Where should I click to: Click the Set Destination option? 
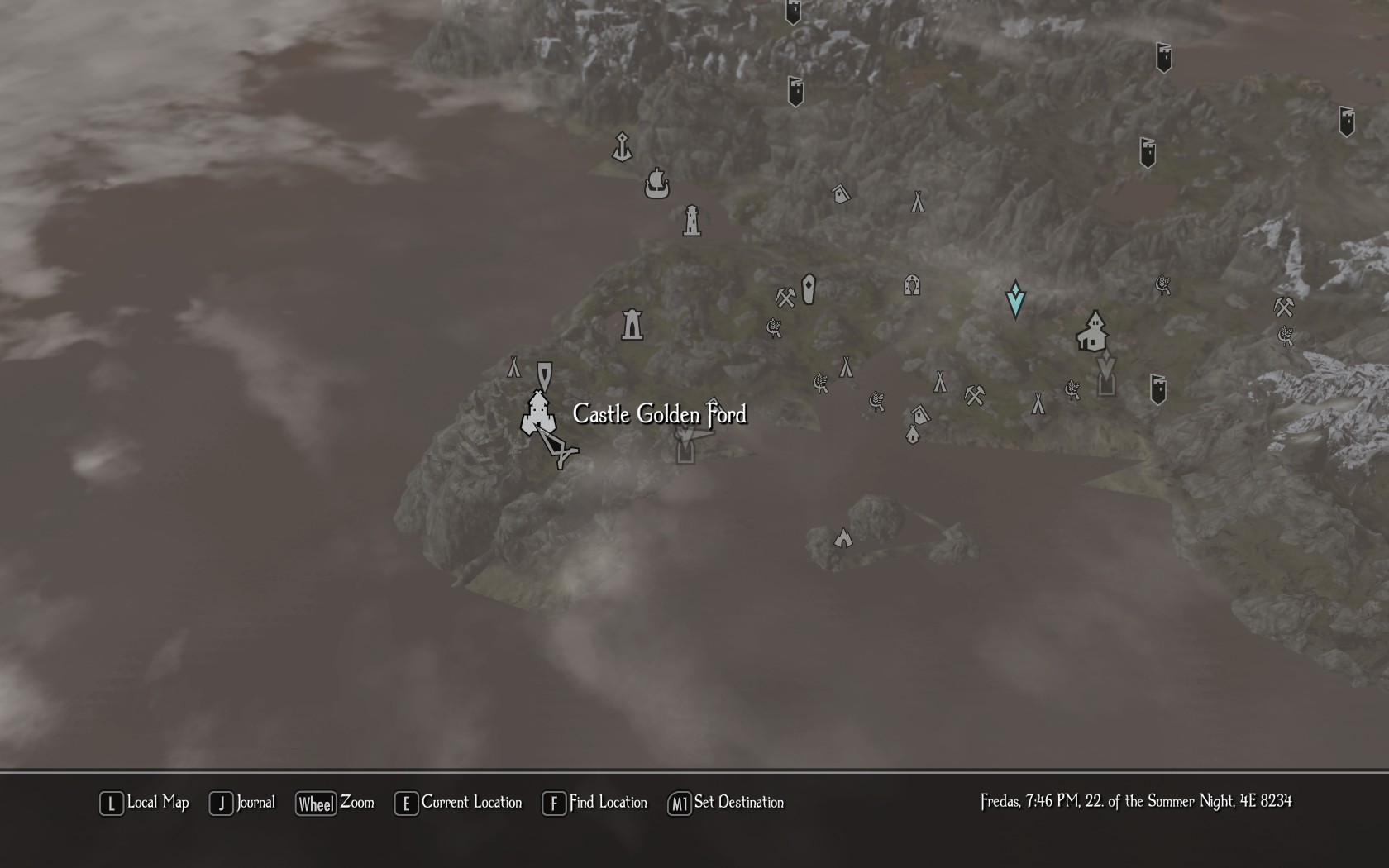point(726,803)
